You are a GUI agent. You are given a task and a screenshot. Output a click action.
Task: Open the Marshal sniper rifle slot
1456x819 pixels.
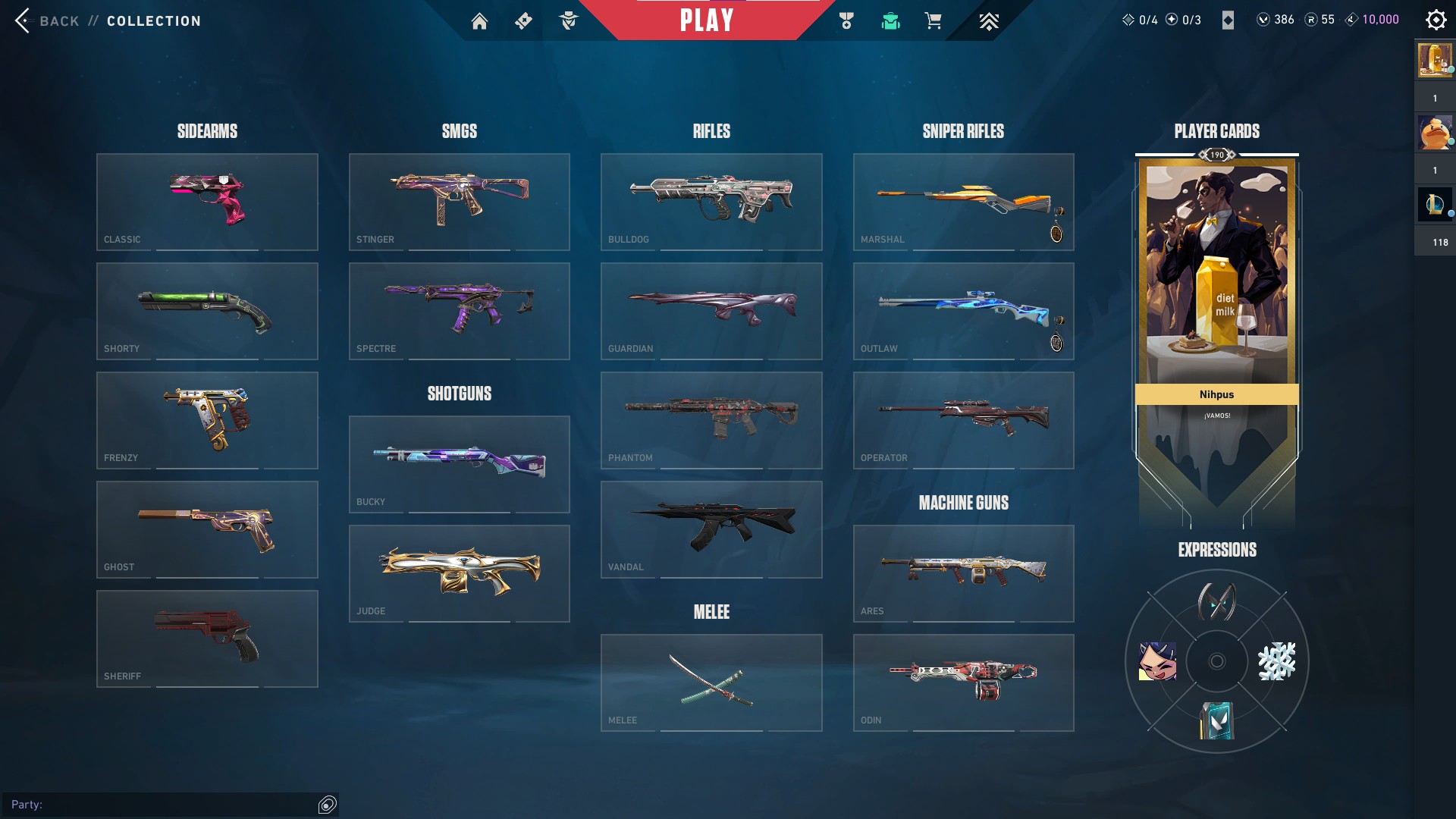point(963,202)
